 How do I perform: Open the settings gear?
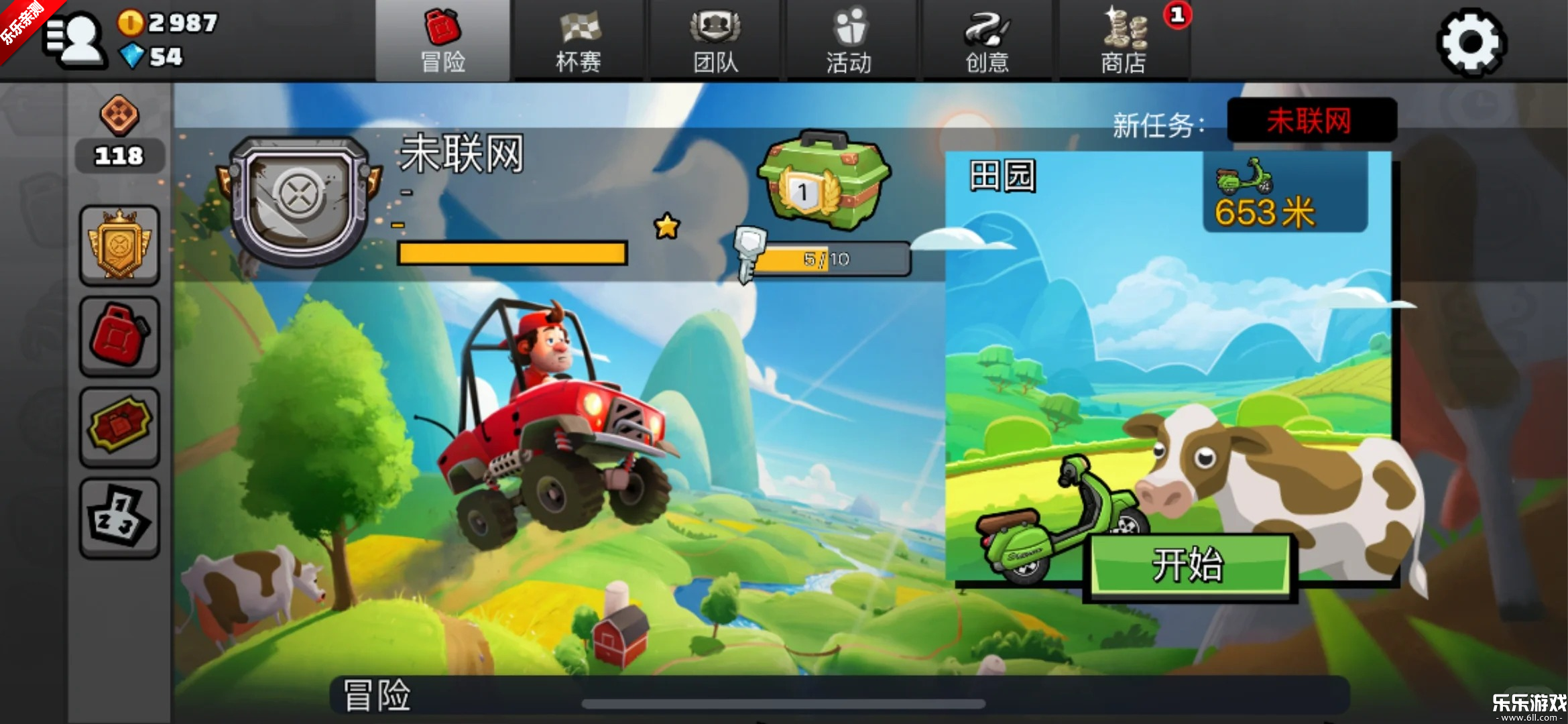pyautogui.click(x=1472, y=42)
